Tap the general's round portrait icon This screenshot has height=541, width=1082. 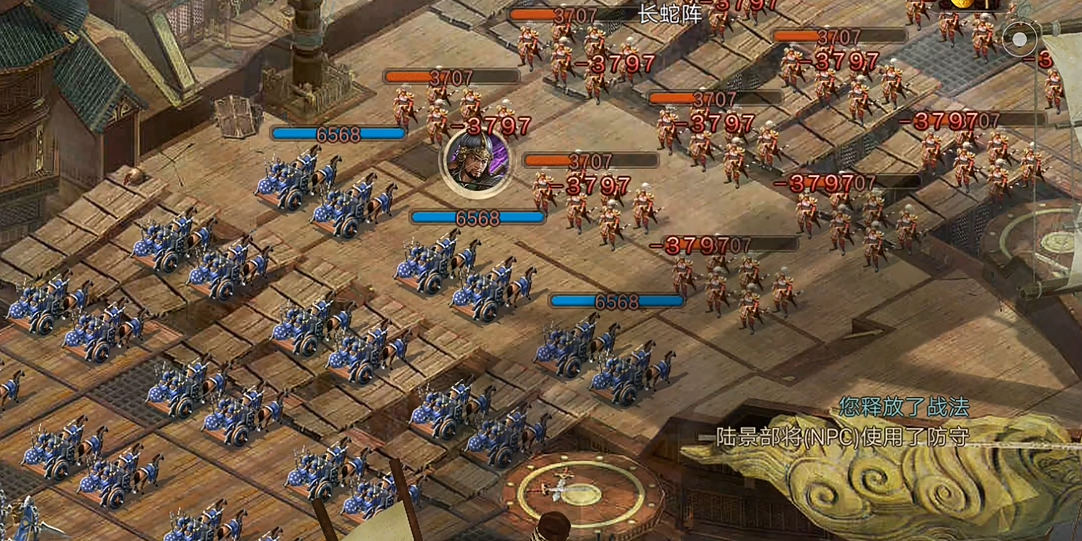click(x=476, y=159)
